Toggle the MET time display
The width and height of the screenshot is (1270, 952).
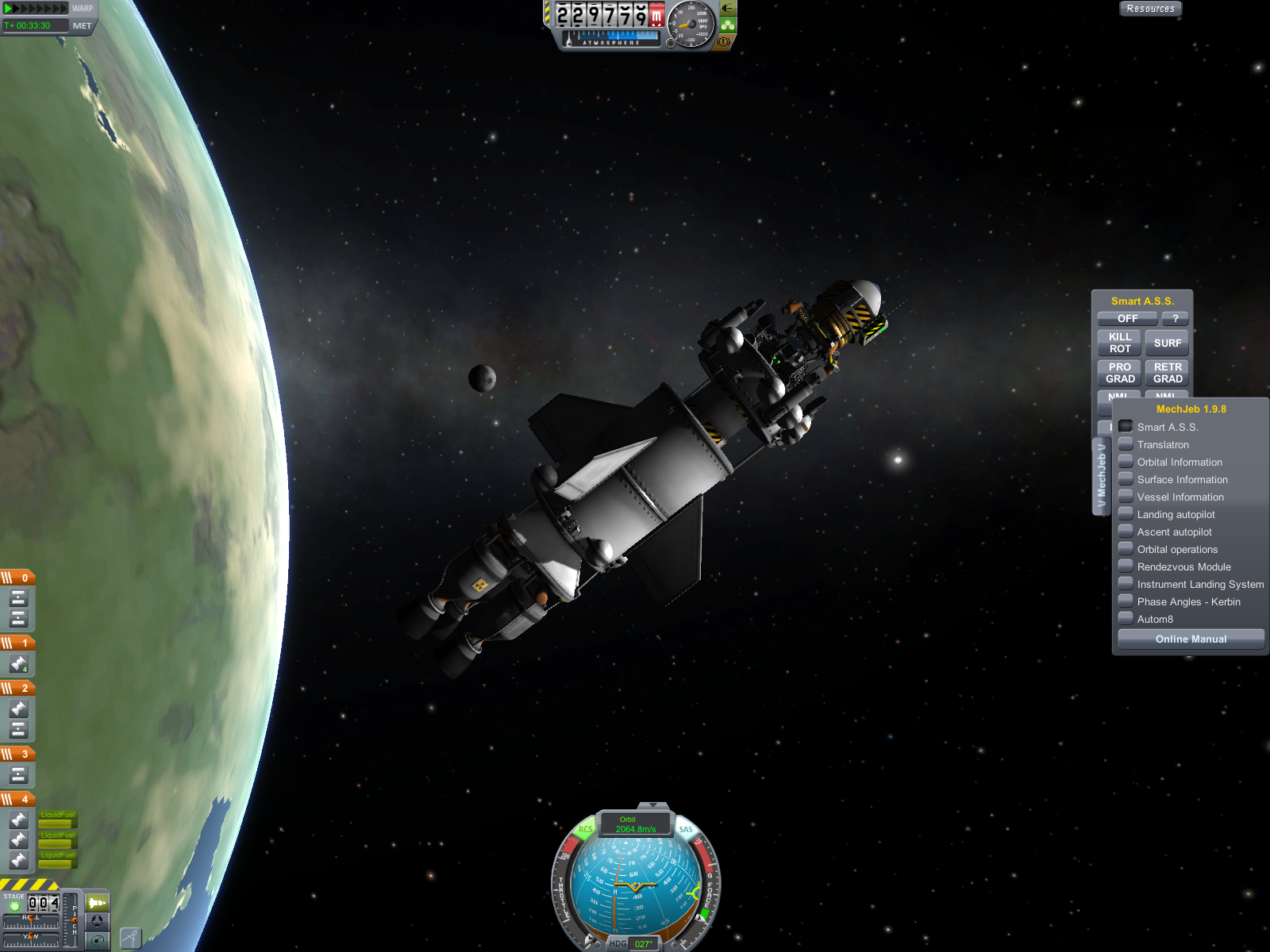click(82, 25)
